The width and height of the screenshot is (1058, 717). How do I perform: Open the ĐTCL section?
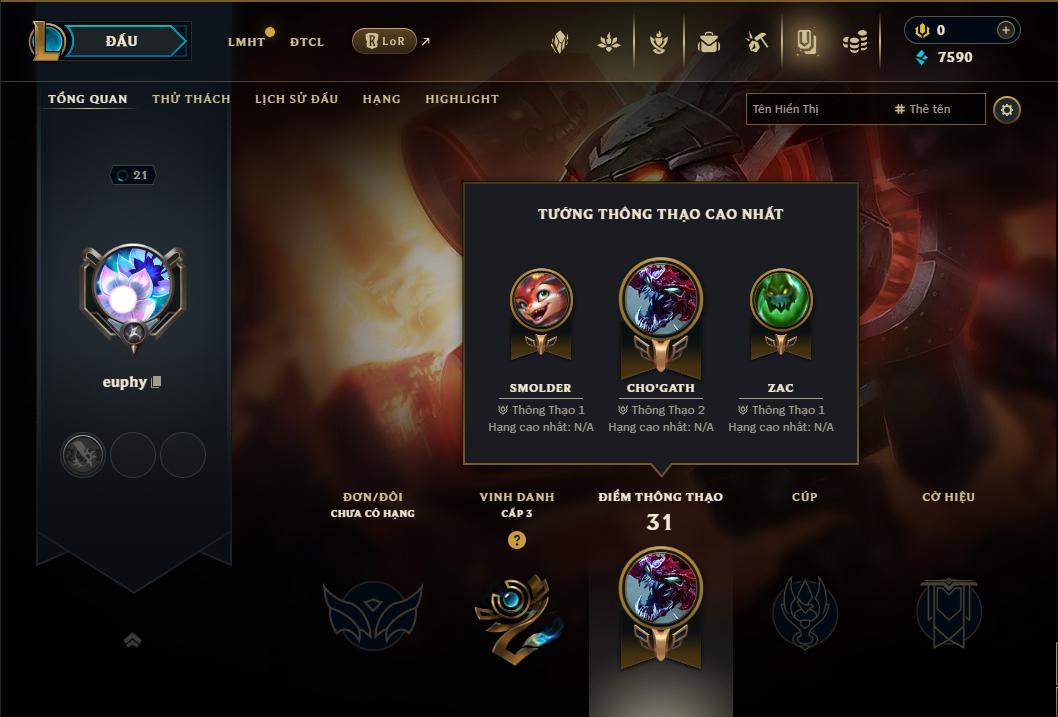307,42
